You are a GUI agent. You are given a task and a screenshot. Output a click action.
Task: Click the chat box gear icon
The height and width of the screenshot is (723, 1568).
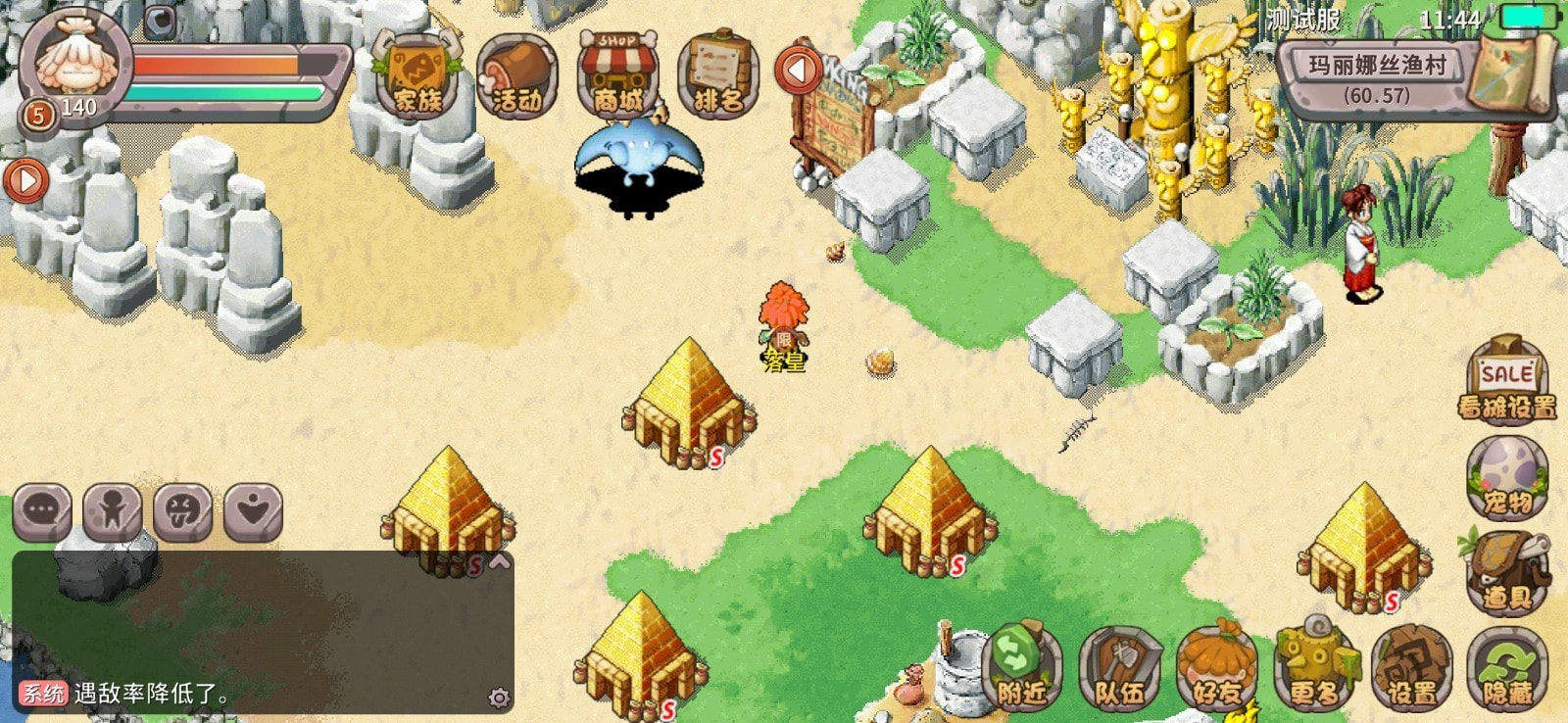[x=499, y=698]
